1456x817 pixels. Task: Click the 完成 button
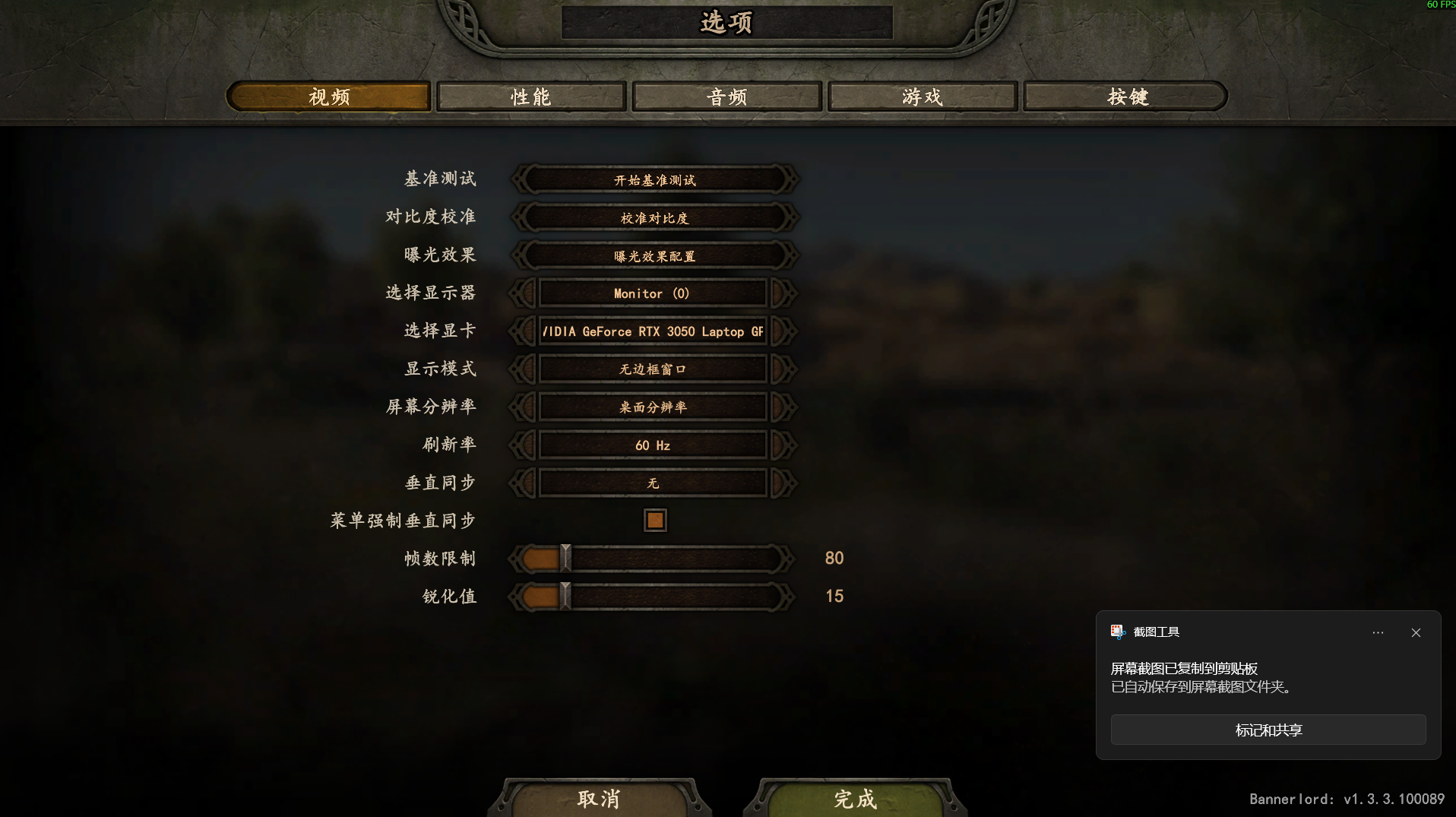tap(853, 799)
